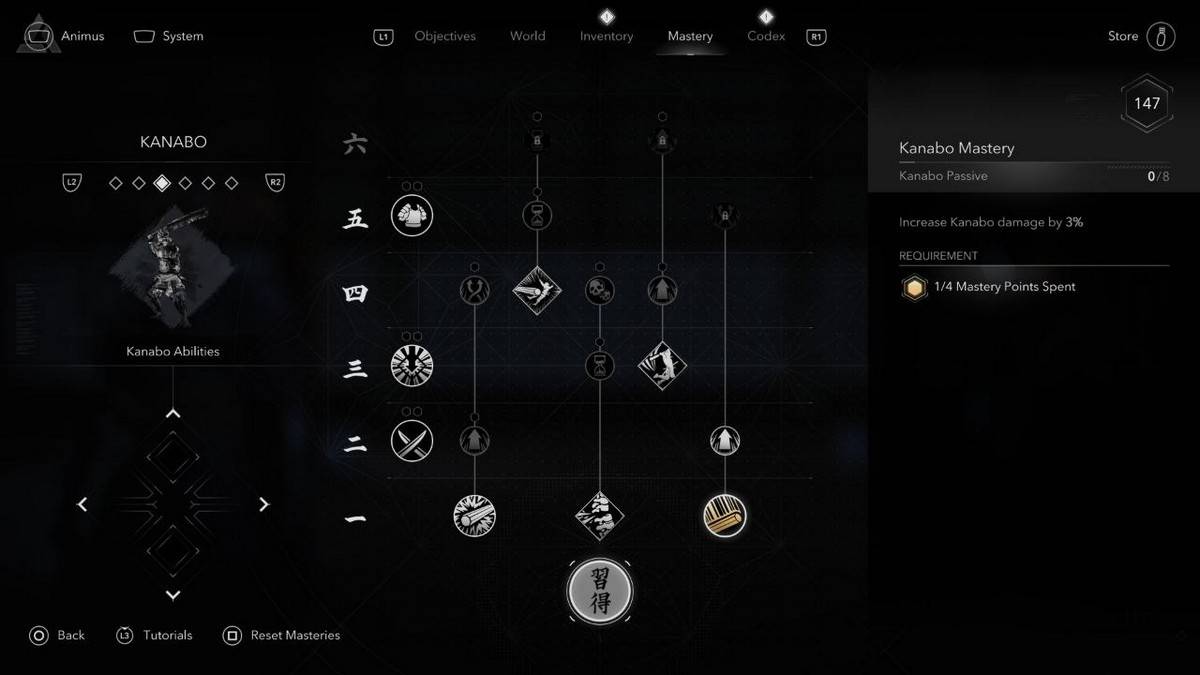Choose the armor skill node in row five
The image size is (1200, 675).
coord(412,215)
